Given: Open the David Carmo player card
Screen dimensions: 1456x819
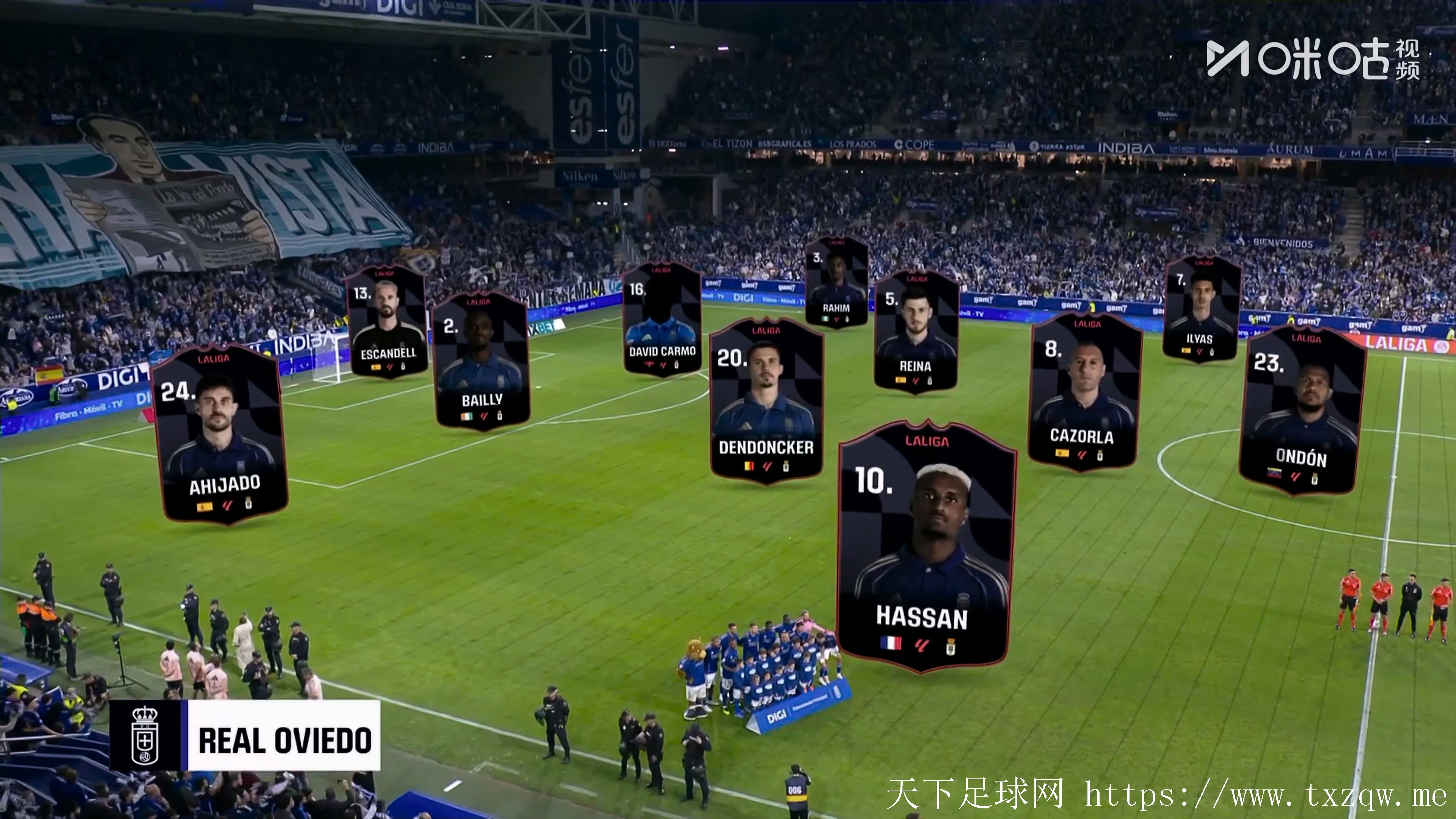Looking at the screenshot, I should [662, 319].
